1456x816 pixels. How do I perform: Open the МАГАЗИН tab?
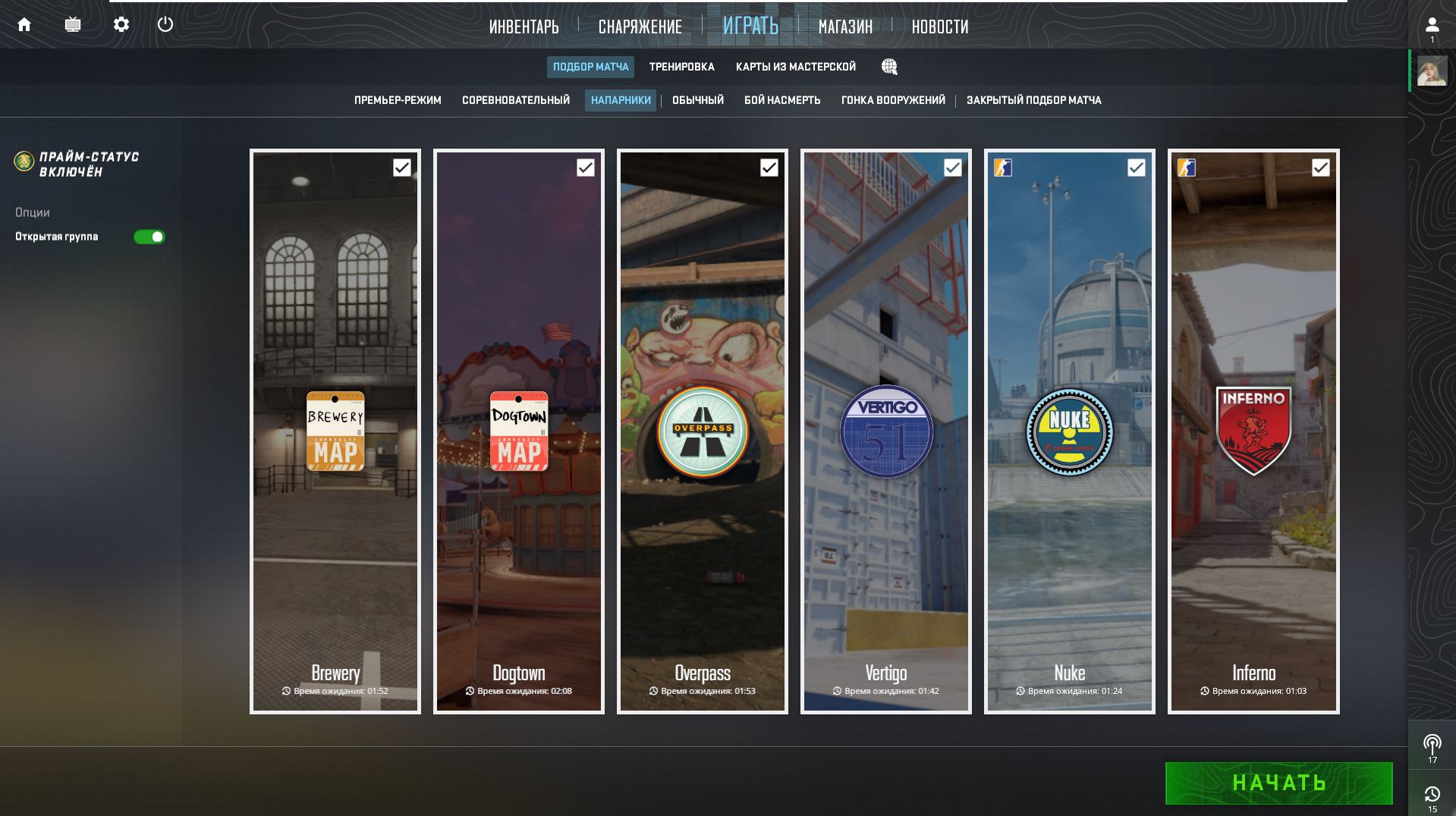pyautogui.click(x=845, y=27)
